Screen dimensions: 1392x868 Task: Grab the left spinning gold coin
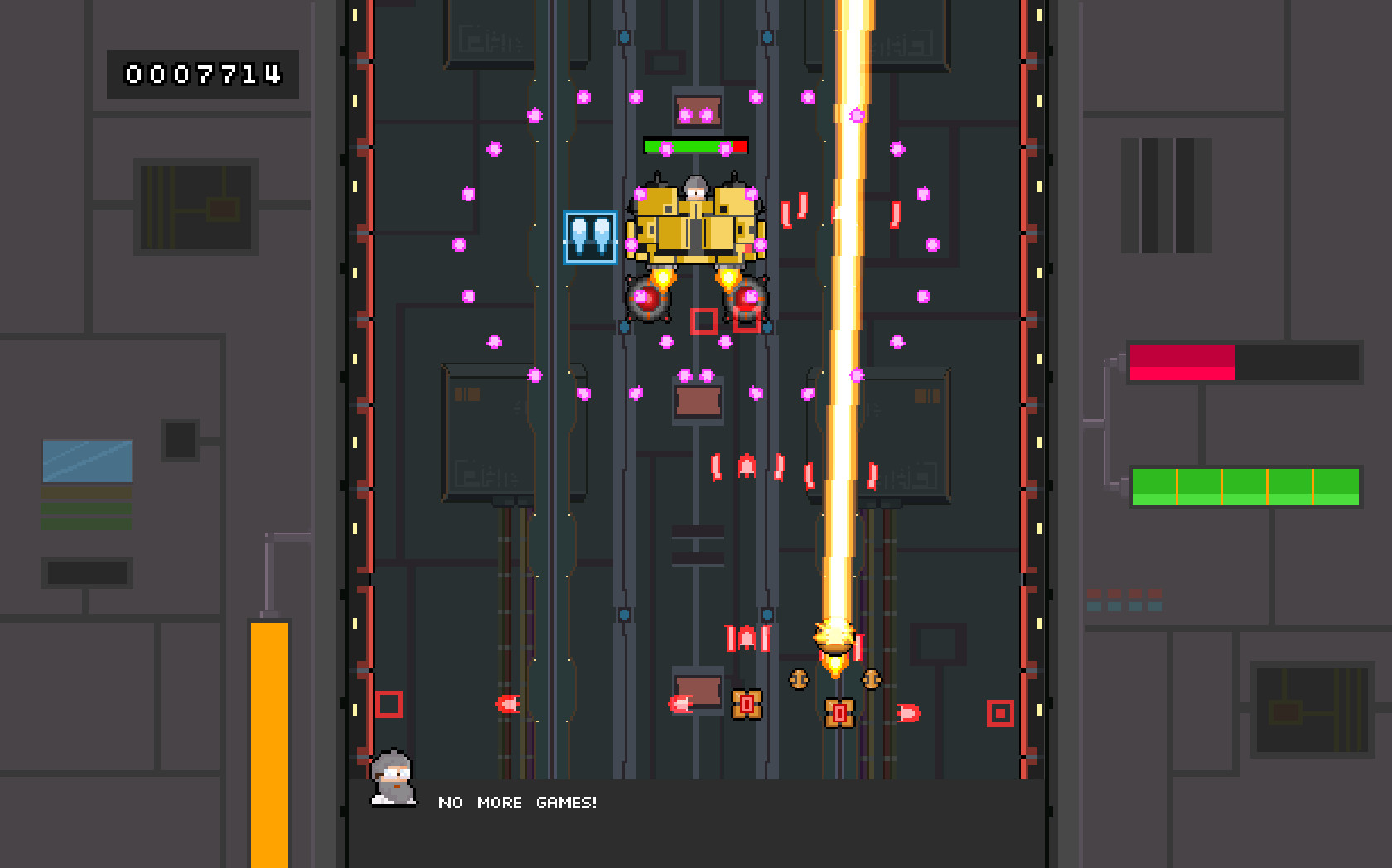798,678
